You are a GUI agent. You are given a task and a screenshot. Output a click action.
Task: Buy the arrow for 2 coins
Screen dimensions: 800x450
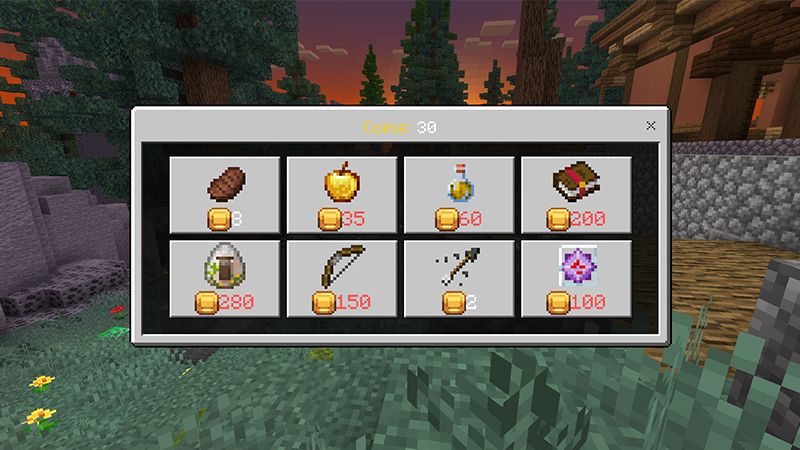pyautogui.click(x=459, y=278)
